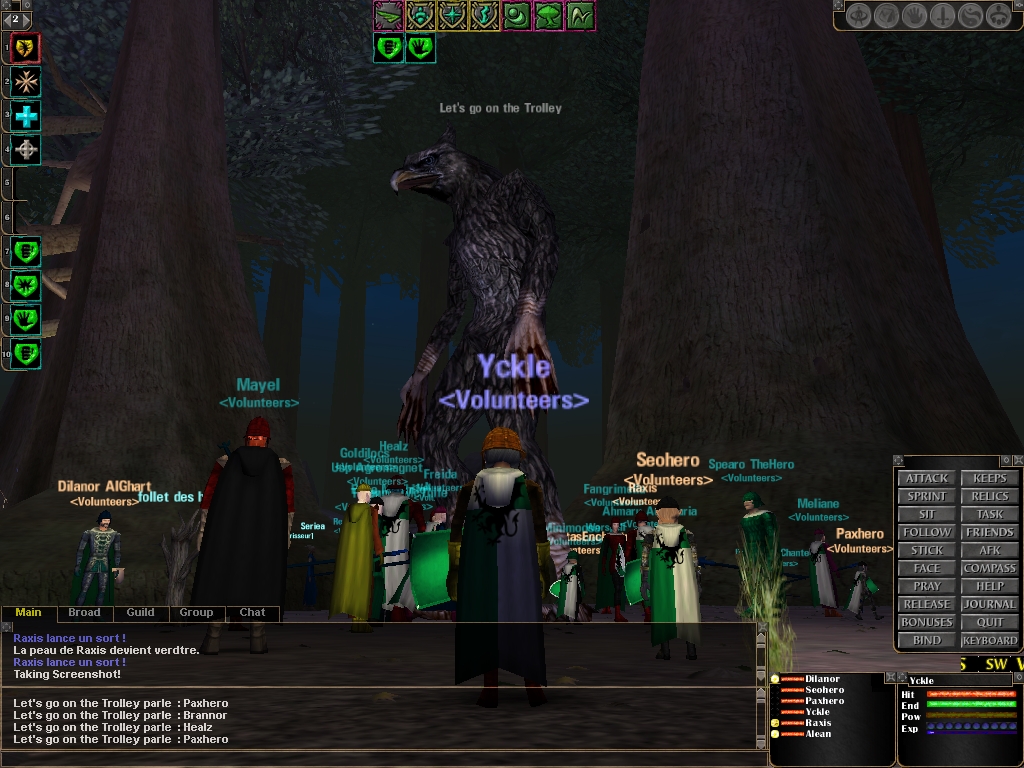Use the cyan cross spell in quickbar
The image size is (1024, 768).
[26, 116]
